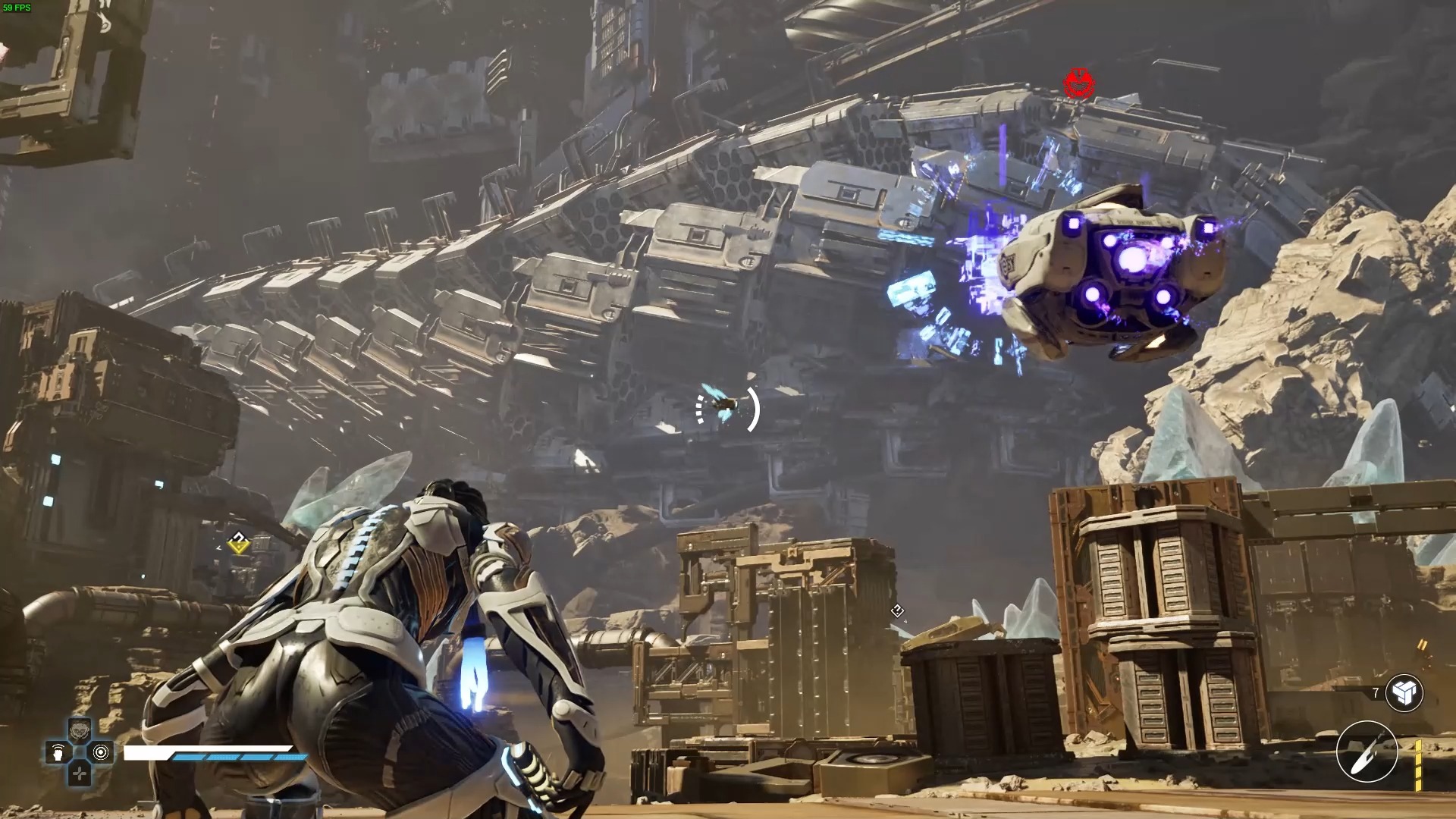The height and width of the screenshot is (819, 1456).
Task: Activate the hand signal ability icon
Action: [x=58, y=752]
